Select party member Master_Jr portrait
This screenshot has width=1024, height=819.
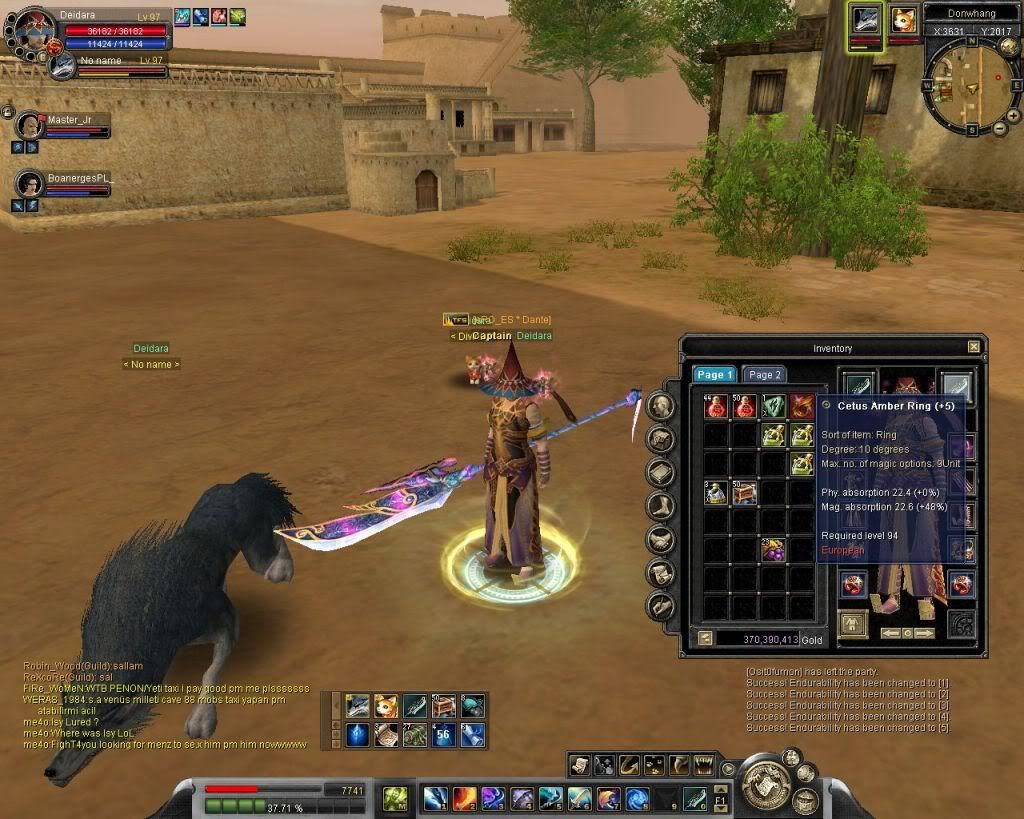coord(30,126)
